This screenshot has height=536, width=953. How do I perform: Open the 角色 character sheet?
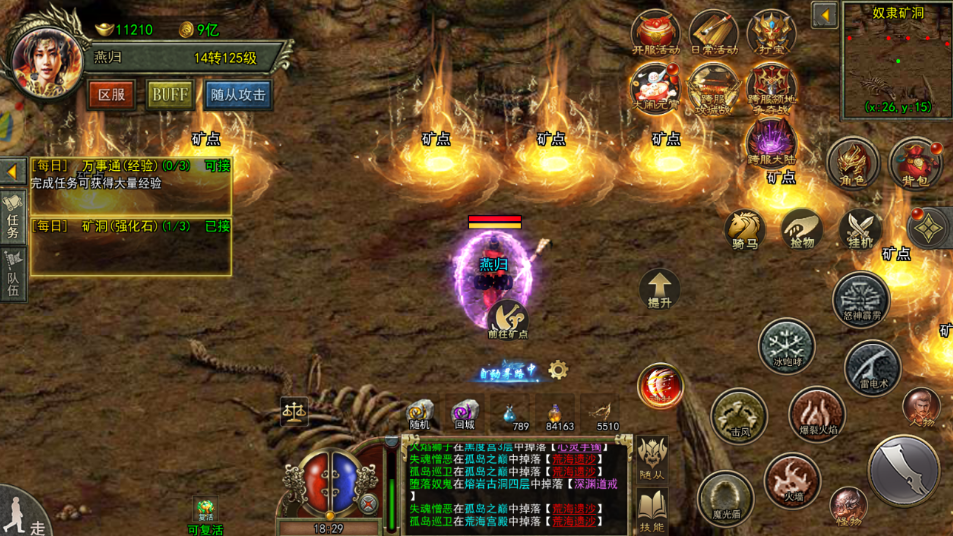click(852, 164)
